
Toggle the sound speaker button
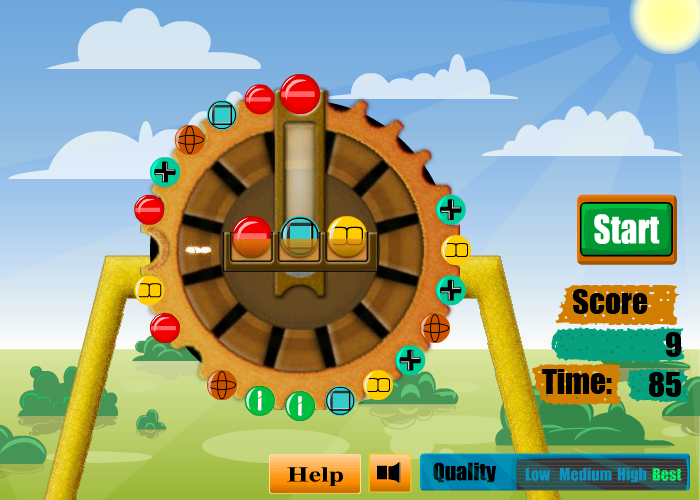click(x=389, y=473)
